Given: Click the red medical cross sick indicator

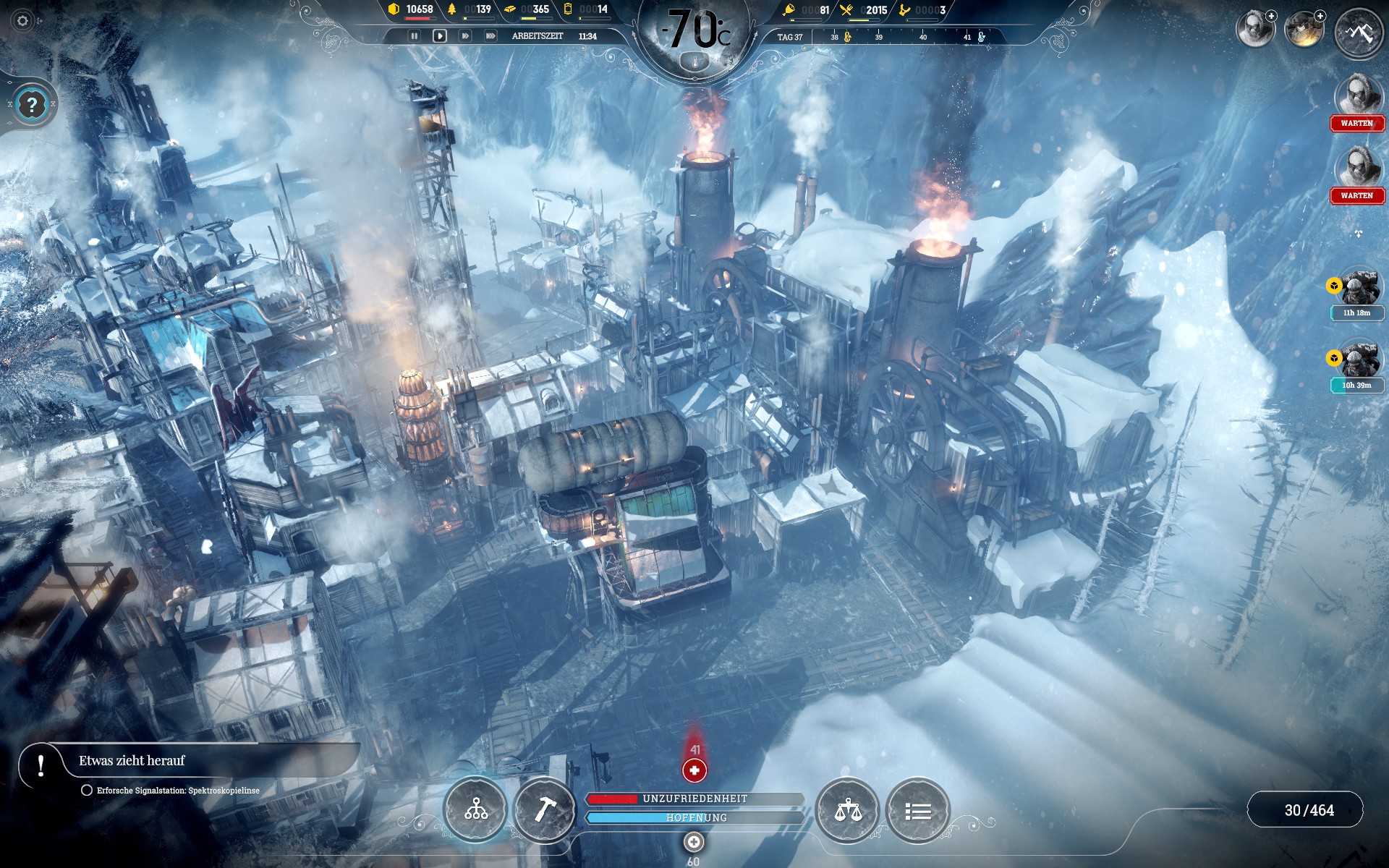Looking at the screenshot, I should (694, 770).
